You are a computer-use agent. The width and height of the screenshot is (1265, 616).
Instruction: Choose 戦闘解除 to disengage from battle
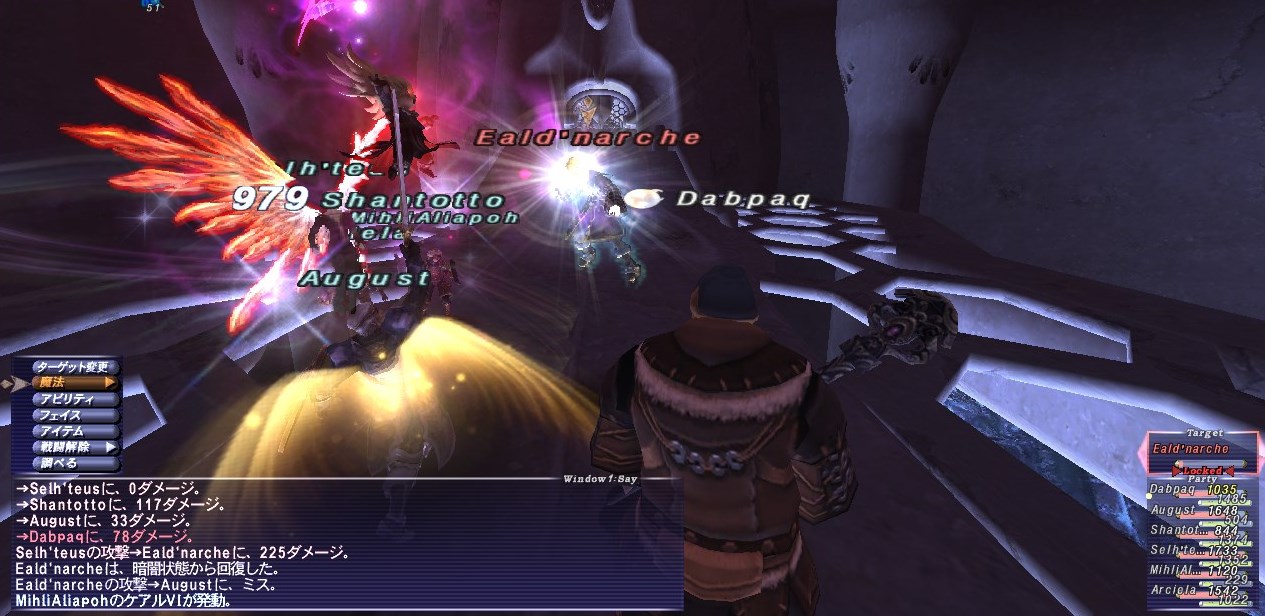click(x=74, y=447)
